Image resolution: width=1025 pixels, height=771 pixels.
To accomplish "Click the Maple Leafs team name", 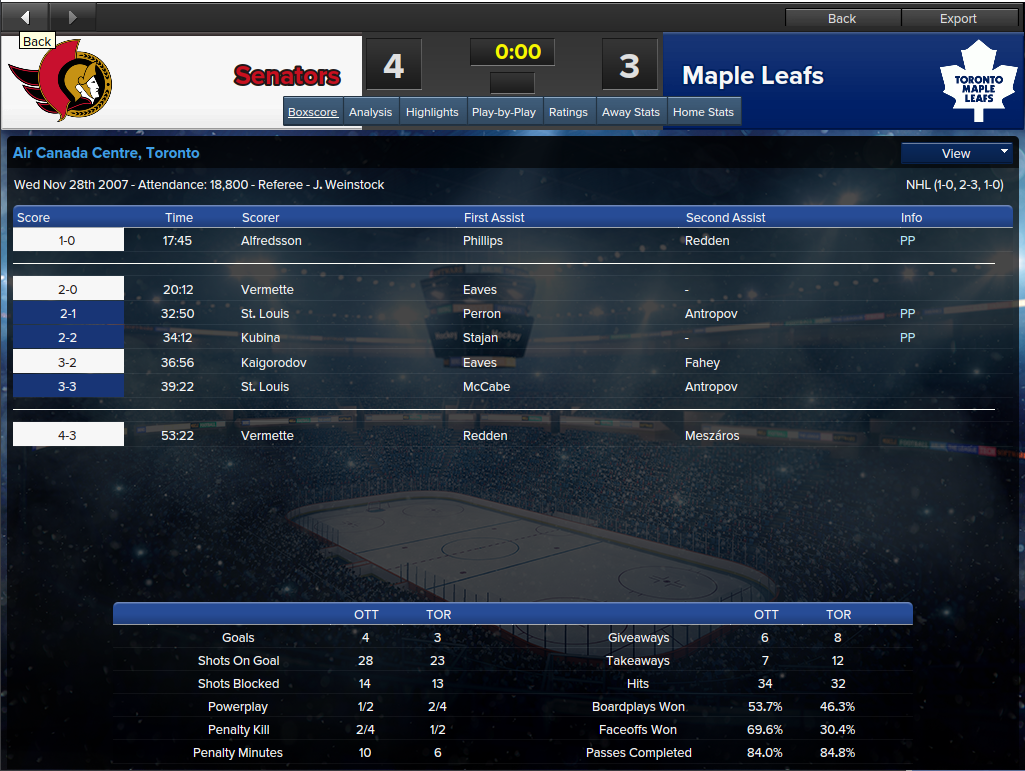I will (753, 76).
